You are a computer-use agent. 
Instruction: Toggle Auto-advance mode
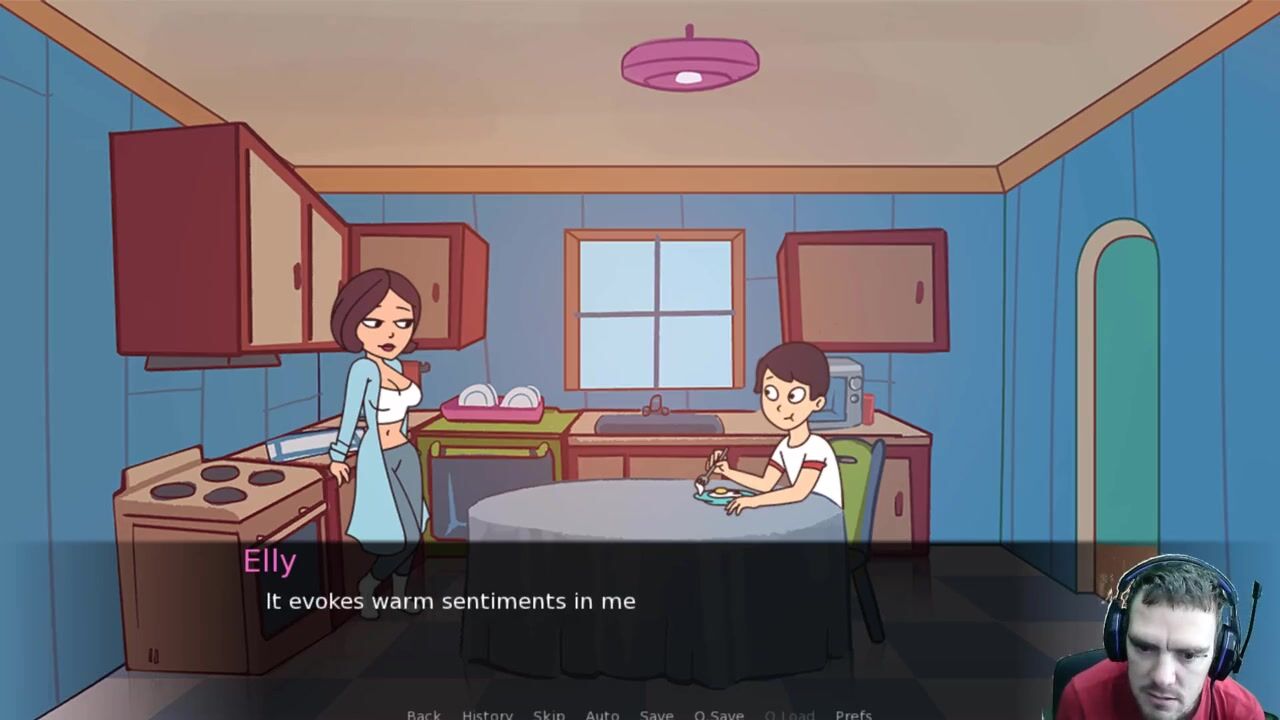coord(602,714)
